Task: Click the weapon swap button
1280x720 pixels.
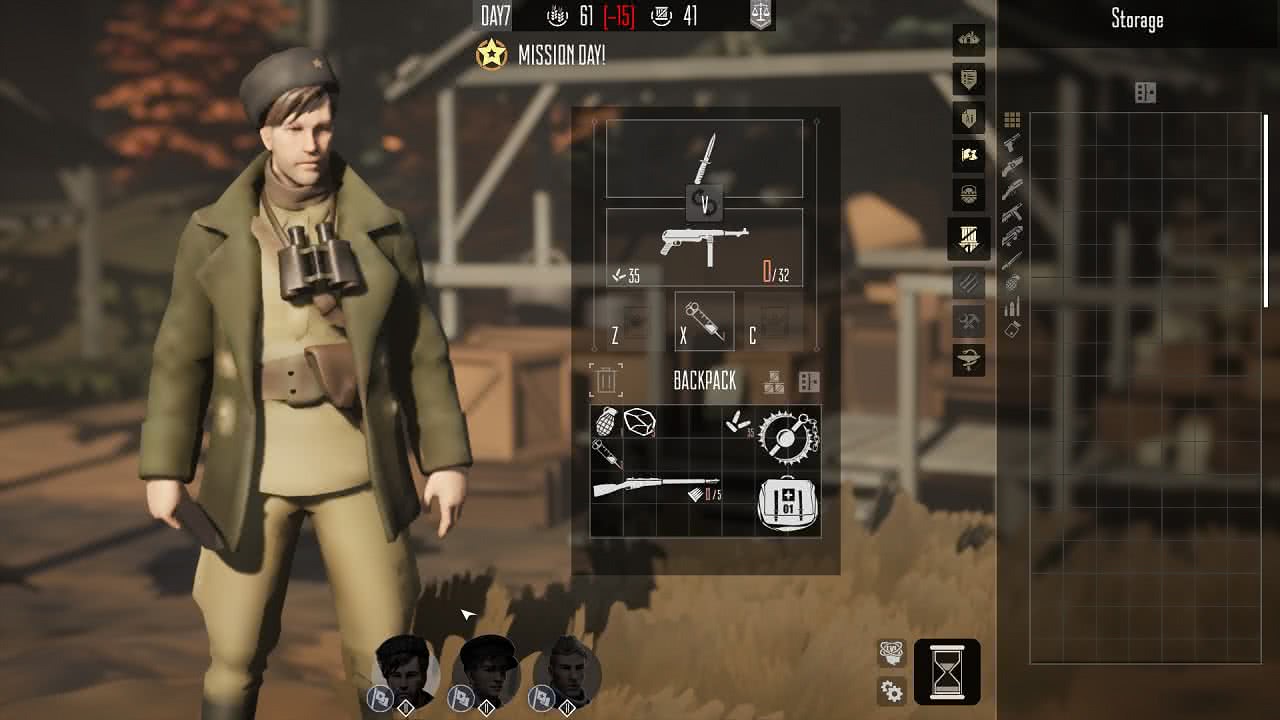Action: (x=705, y=204)
